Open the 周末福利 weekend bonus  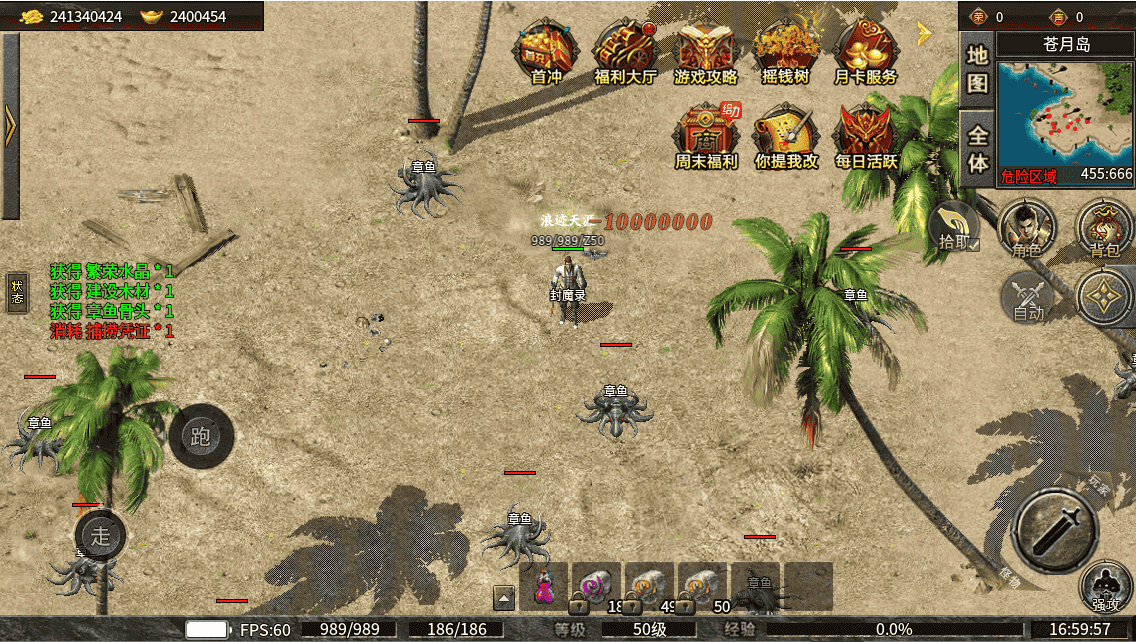[706, 137]
